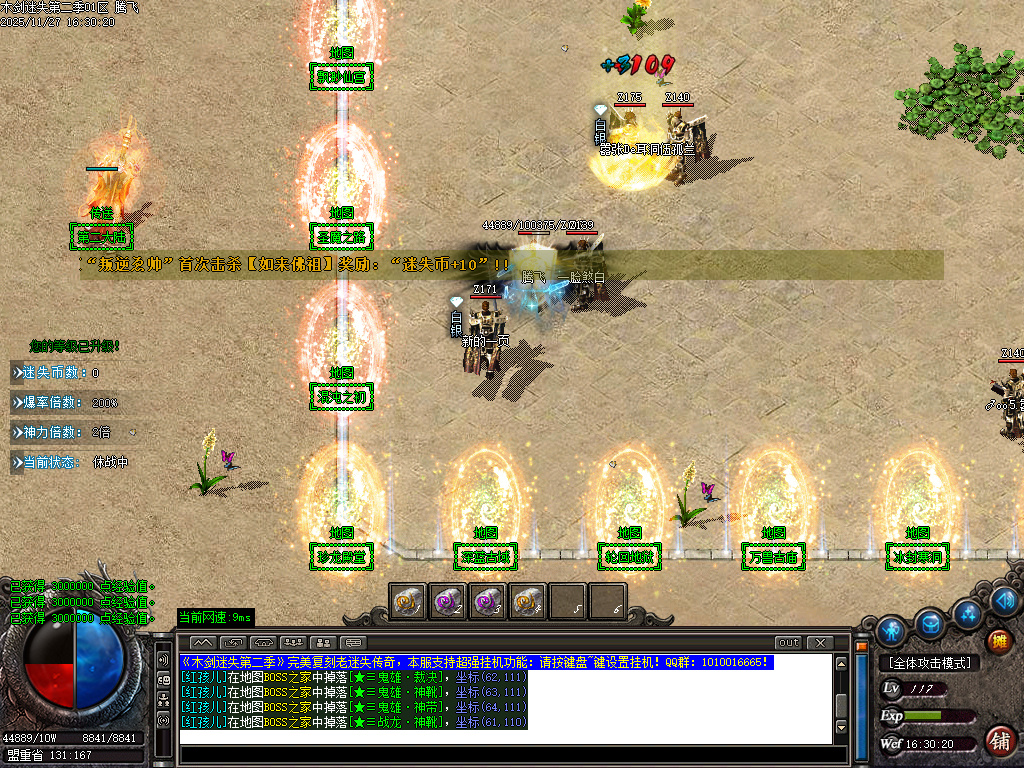Open the skills panel three-star icon
The image size is (1024, 768).
(967, 613)
